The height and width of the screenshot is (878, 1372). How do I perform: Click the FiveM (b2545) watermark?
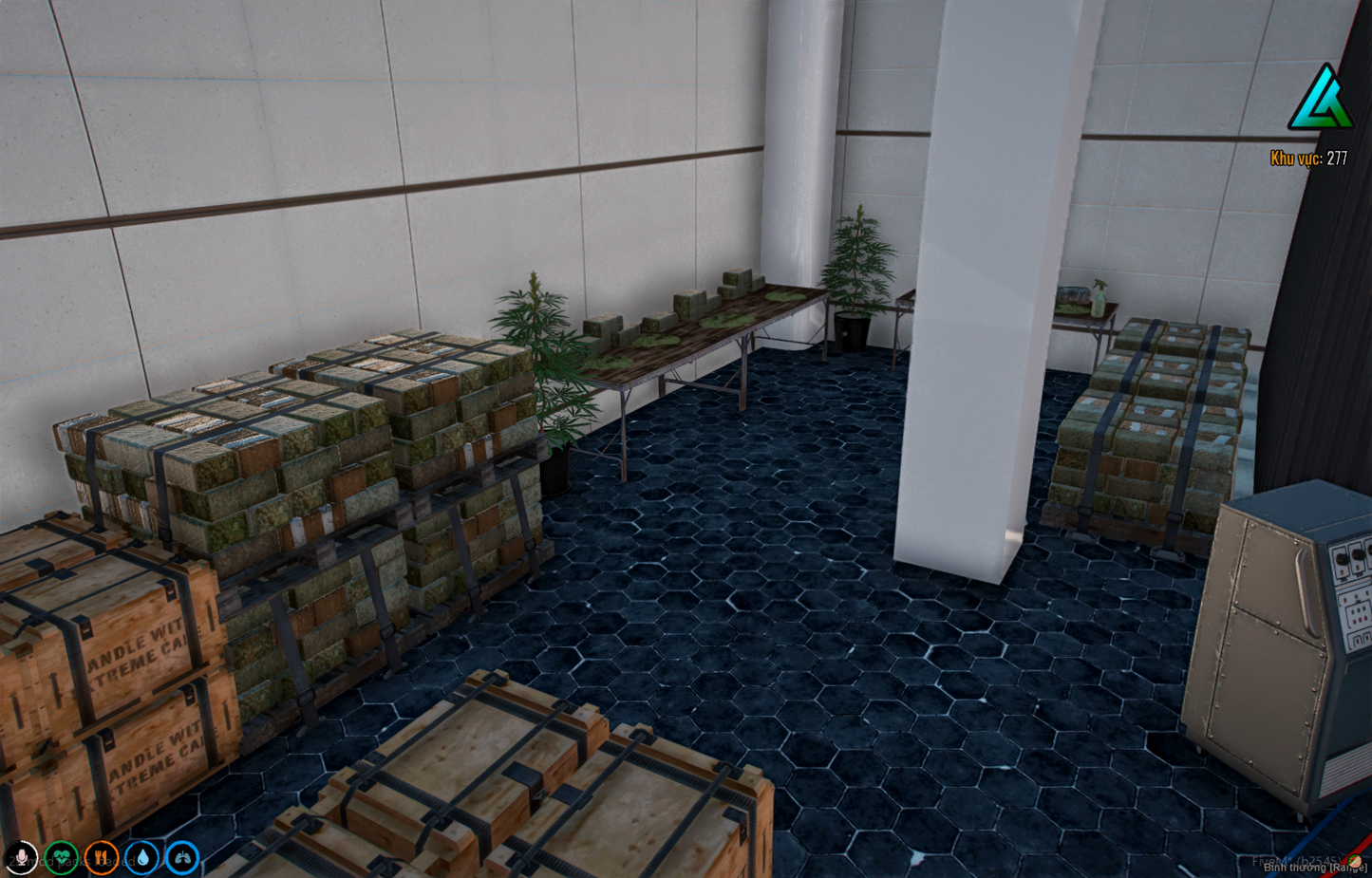tap(1296, 859)
